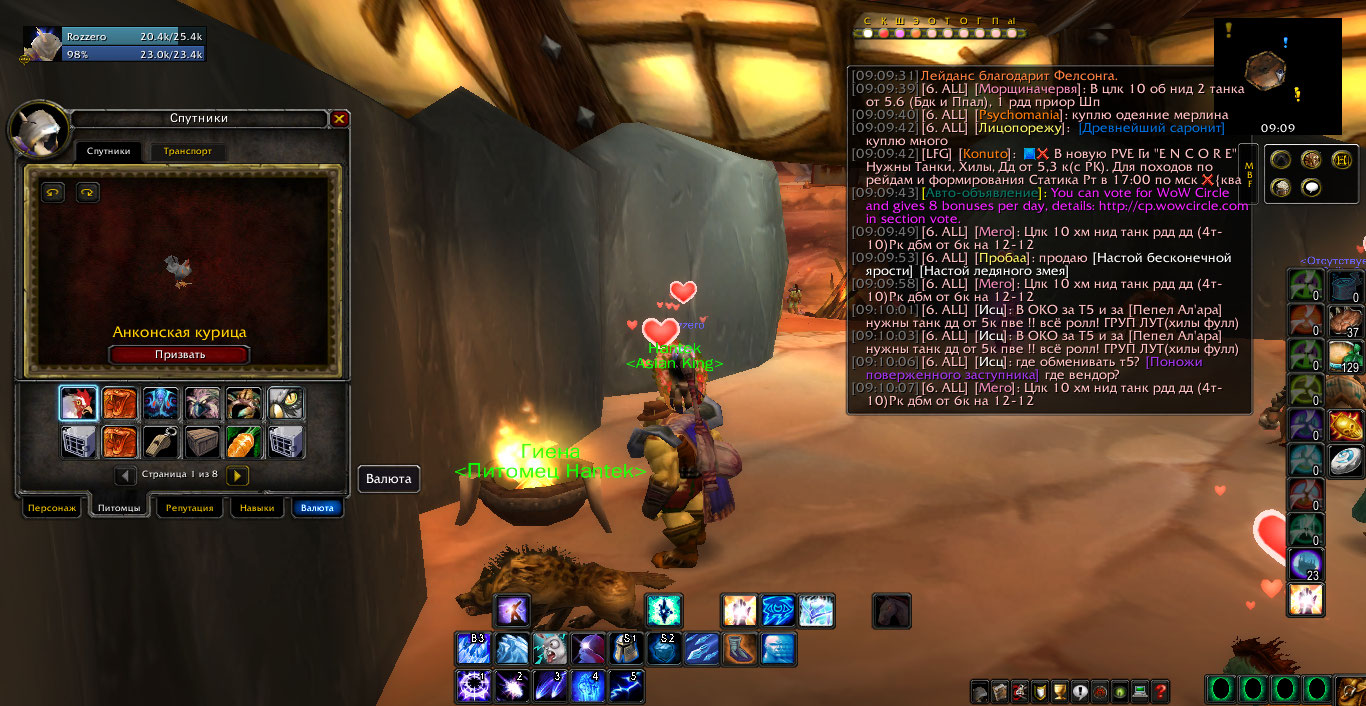
Task: Select the whistle companion icon
Action: click(x=161, y=441)
